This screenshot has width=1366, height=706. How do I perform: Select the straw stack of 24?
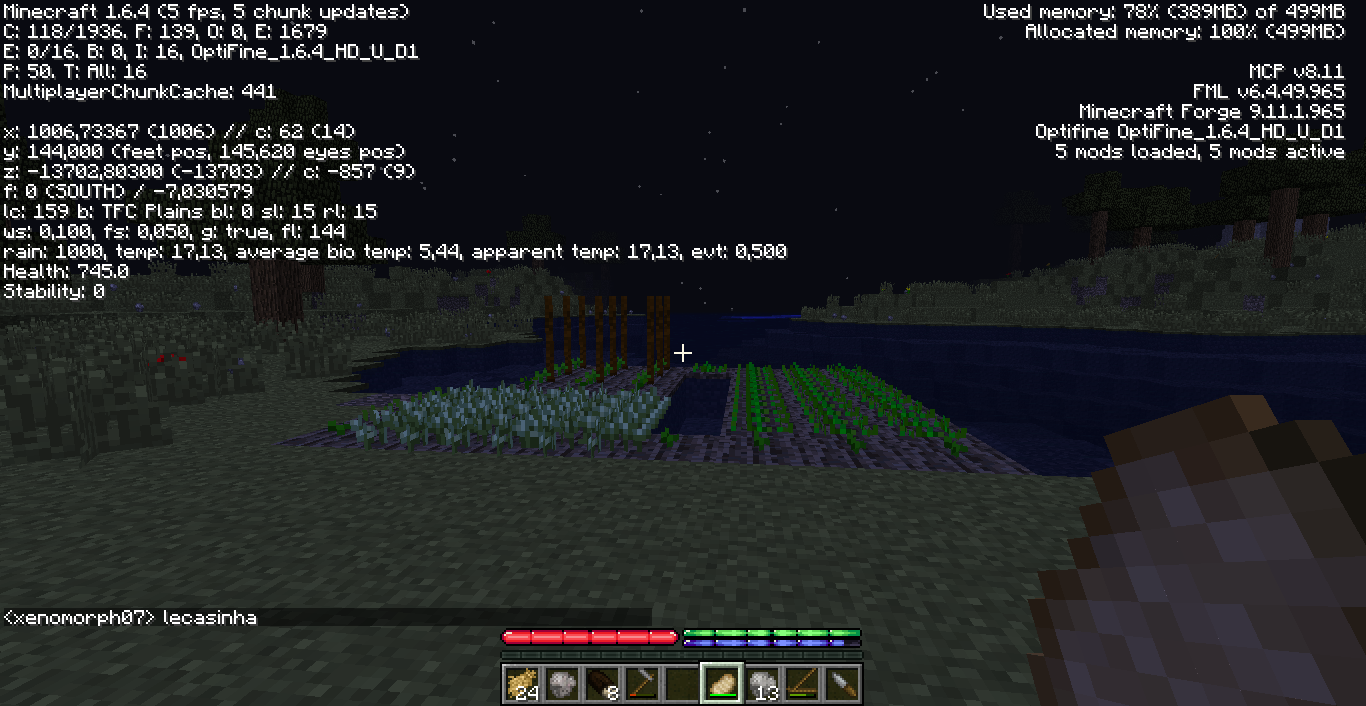click(522, 683)
